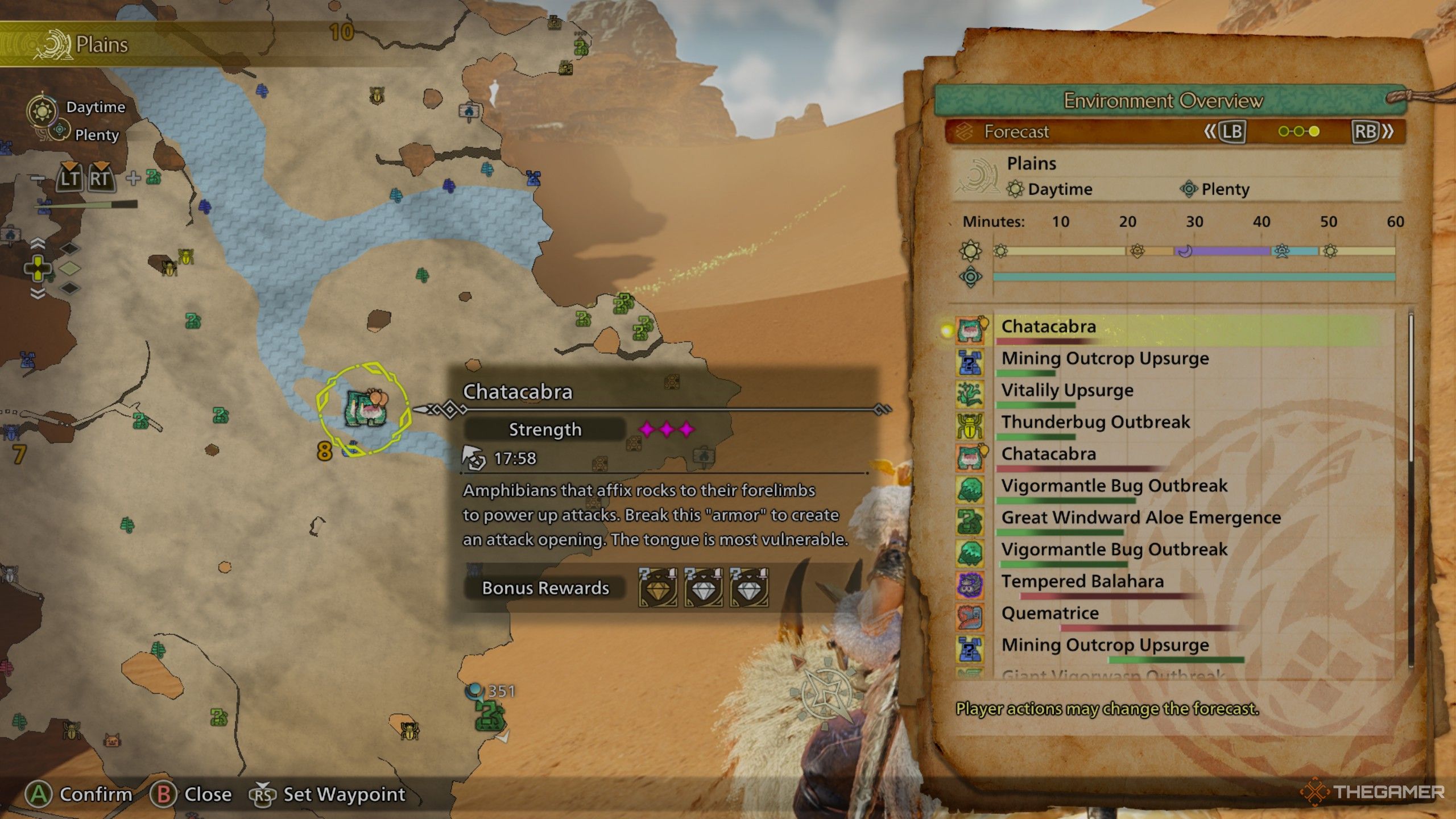Click the Forecast page indicator dots

click(x=1298, y=132)
